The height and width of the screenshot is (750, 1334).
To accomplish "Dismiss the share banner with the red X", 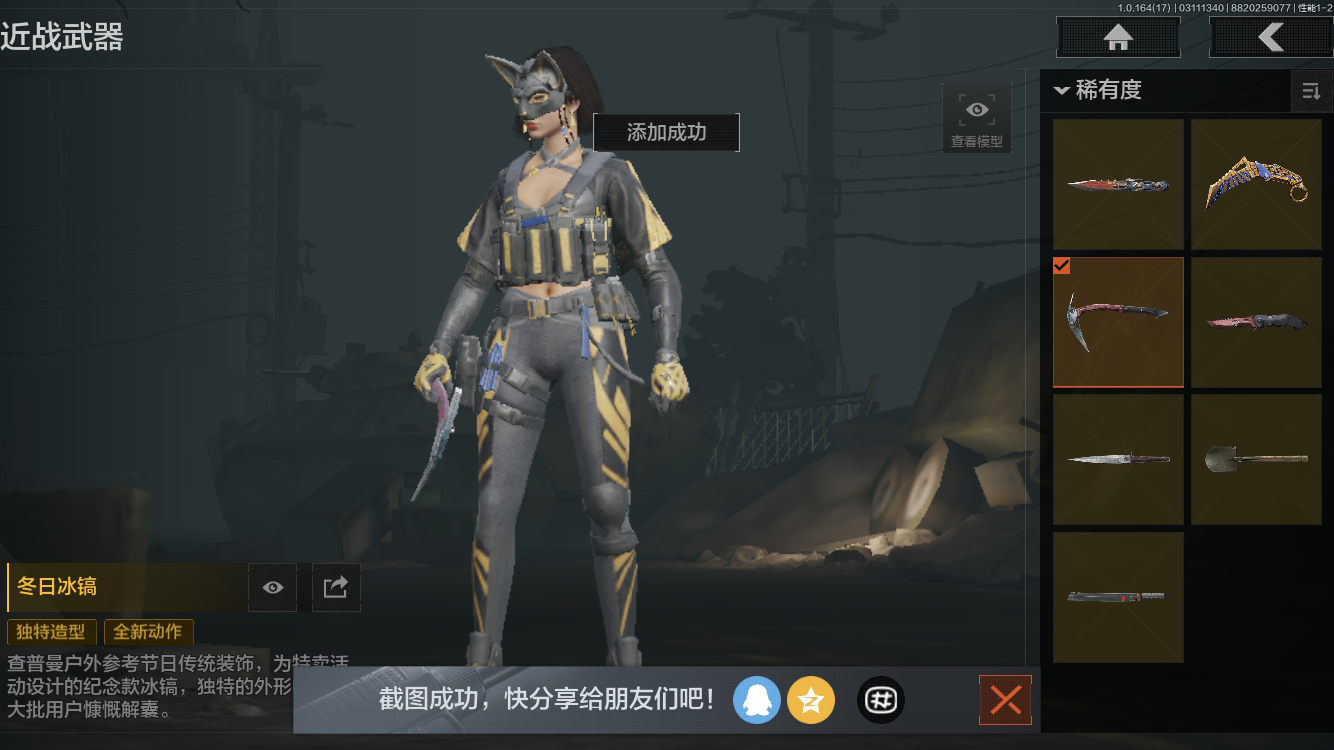I will [x=1005, y=700].
